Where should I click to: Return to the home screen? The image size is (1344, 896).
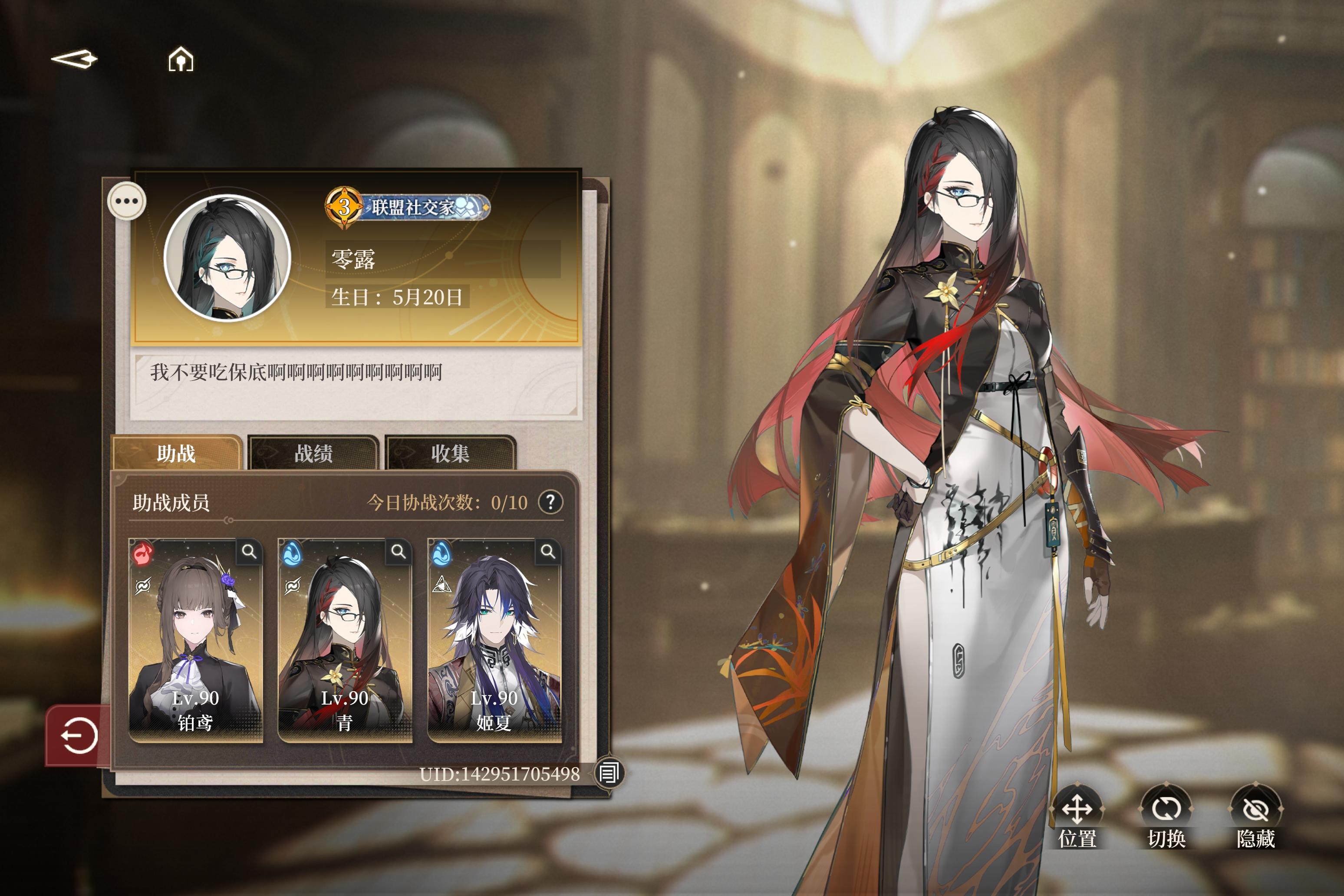point(181,59)
